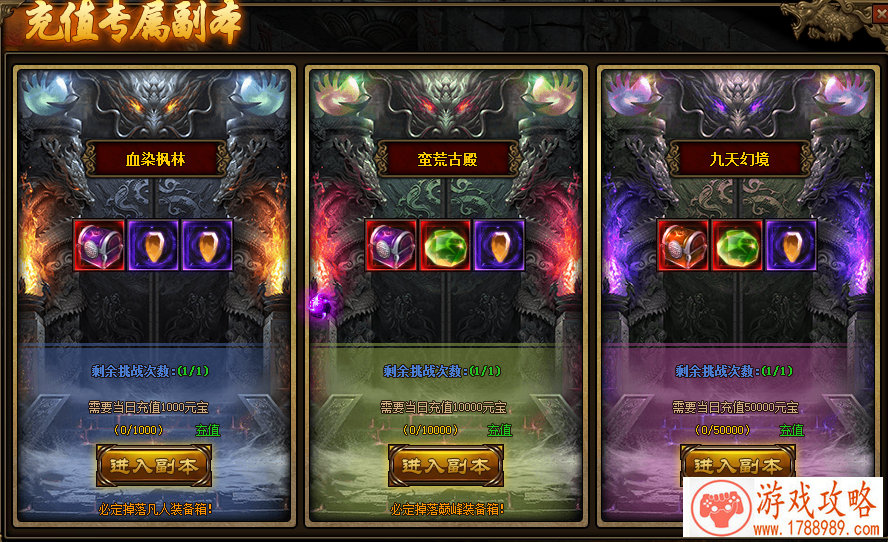Select the red treasure chest in 九天幻境

tap(684, 246)
